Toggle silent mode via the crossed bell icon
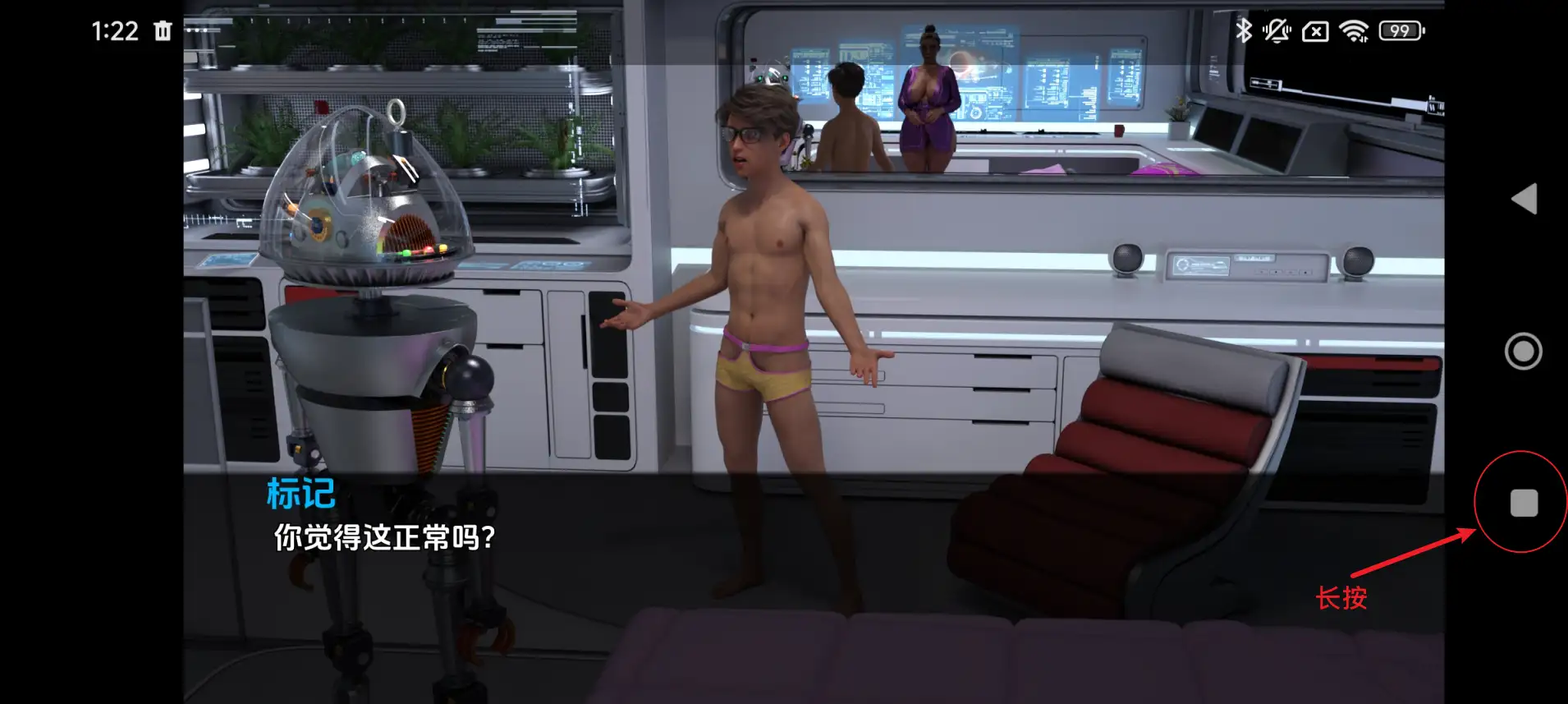 click(1278, 31)
